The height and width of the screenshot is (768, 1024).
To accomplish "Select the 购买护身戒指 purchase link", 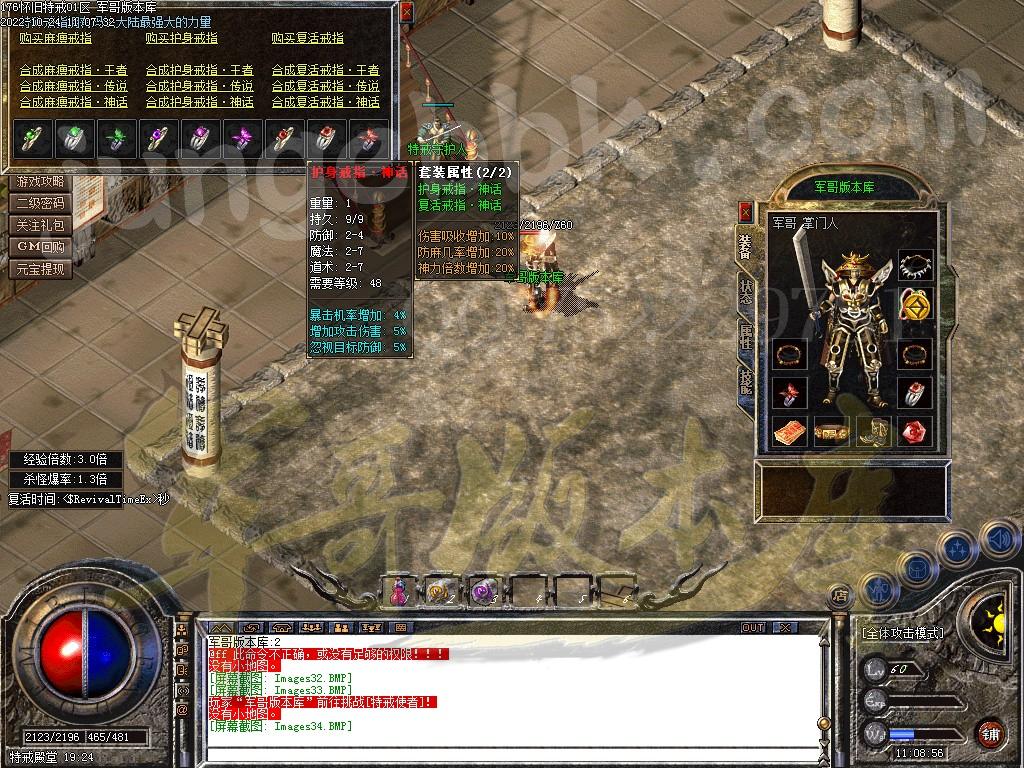I will coord(181,38).
